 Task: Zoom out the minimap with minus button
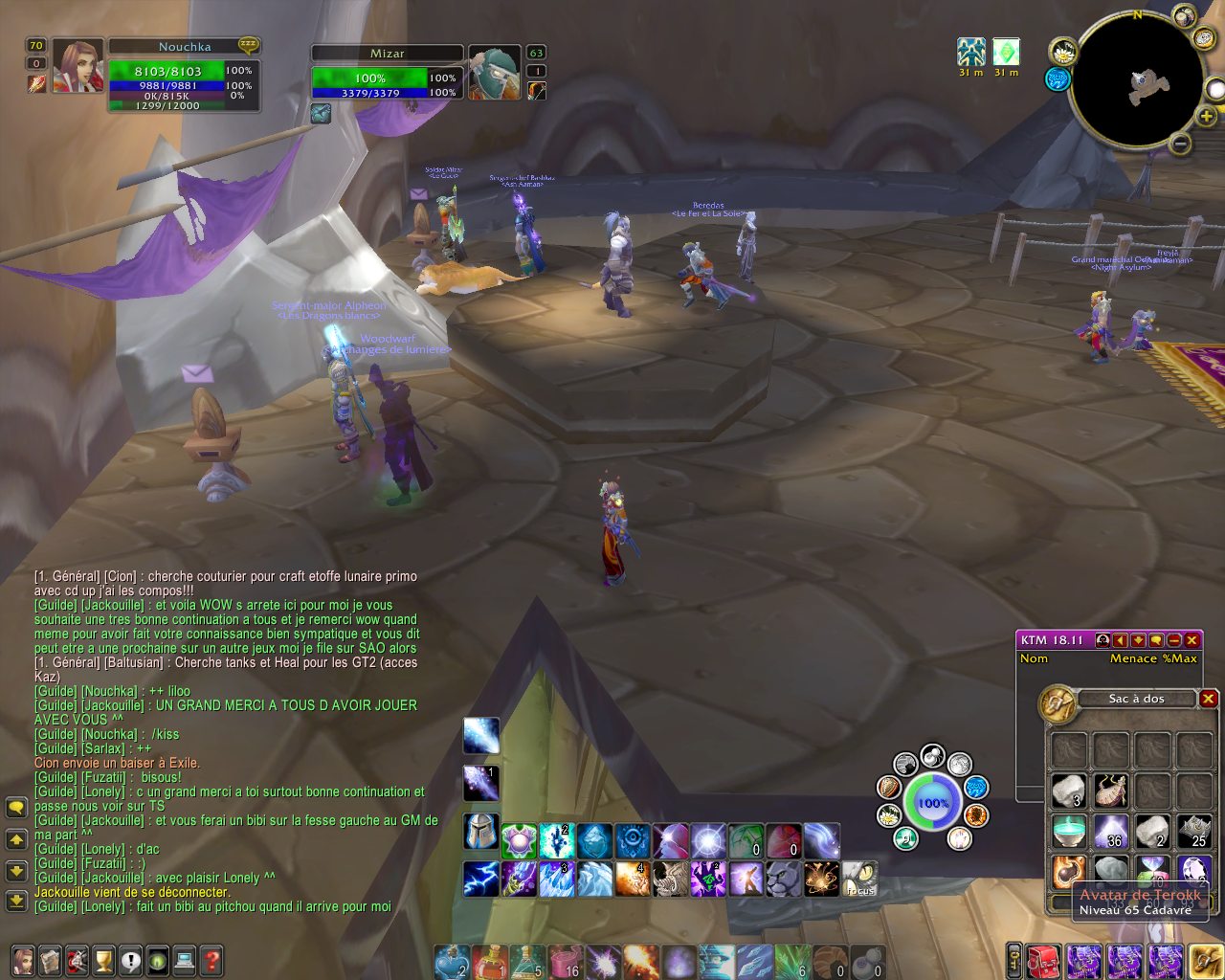1180,145
